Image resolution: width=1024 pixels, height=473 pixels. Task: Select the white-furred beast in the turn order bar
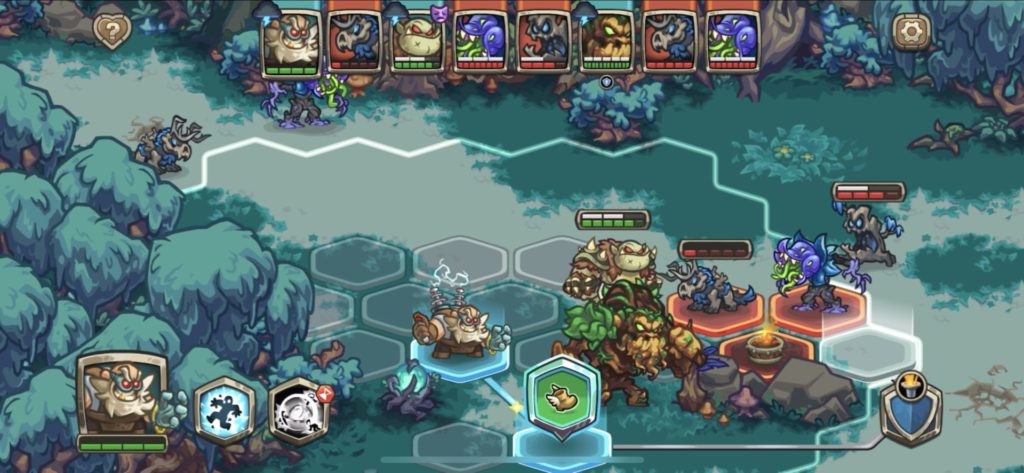tap(290, 41)
